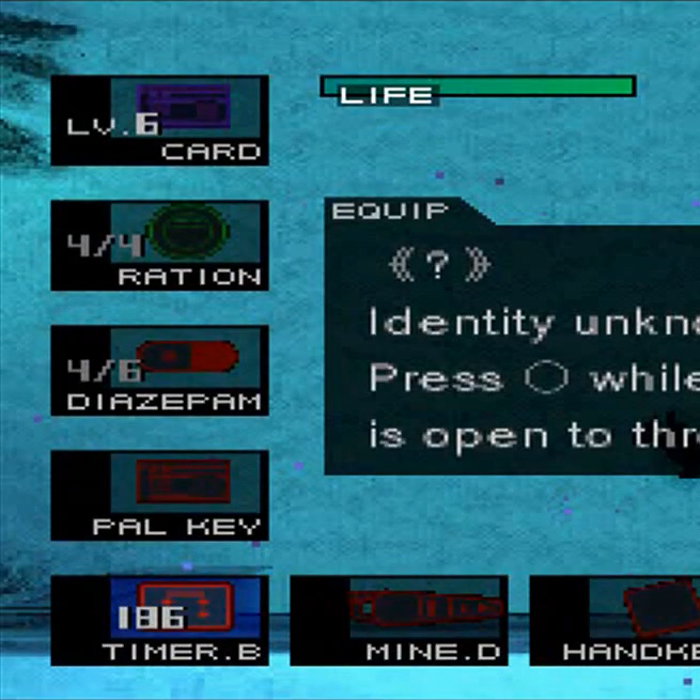Select the Mine Detector item slot

pos(399,620)
